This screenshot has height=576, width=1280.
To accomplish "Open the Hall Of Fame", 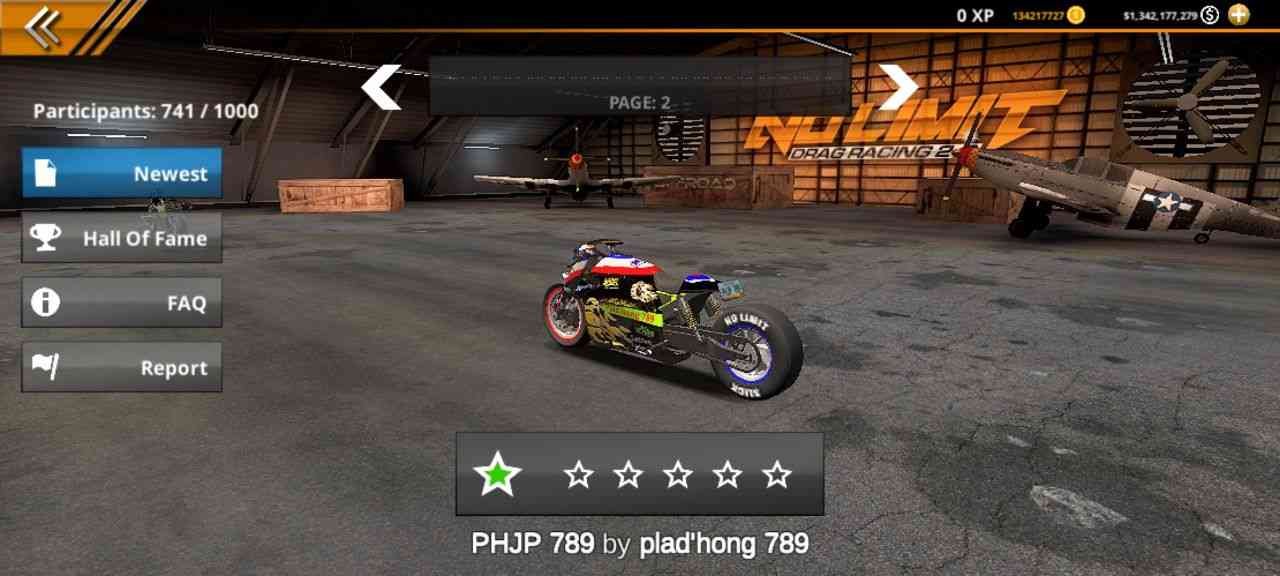I will [x=122, y=238].
